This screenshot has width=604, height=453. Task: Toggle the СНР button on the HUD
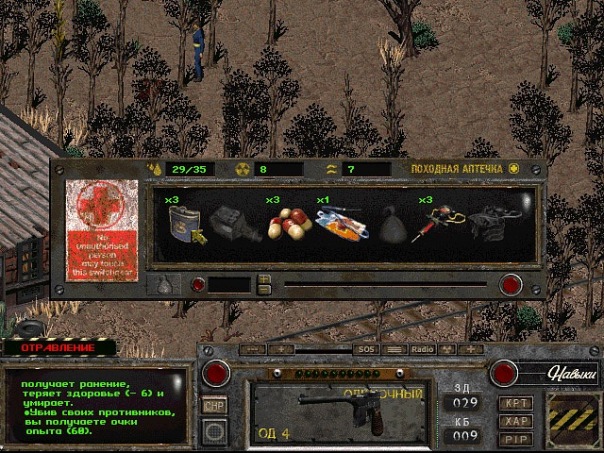[x=214, y=405]
